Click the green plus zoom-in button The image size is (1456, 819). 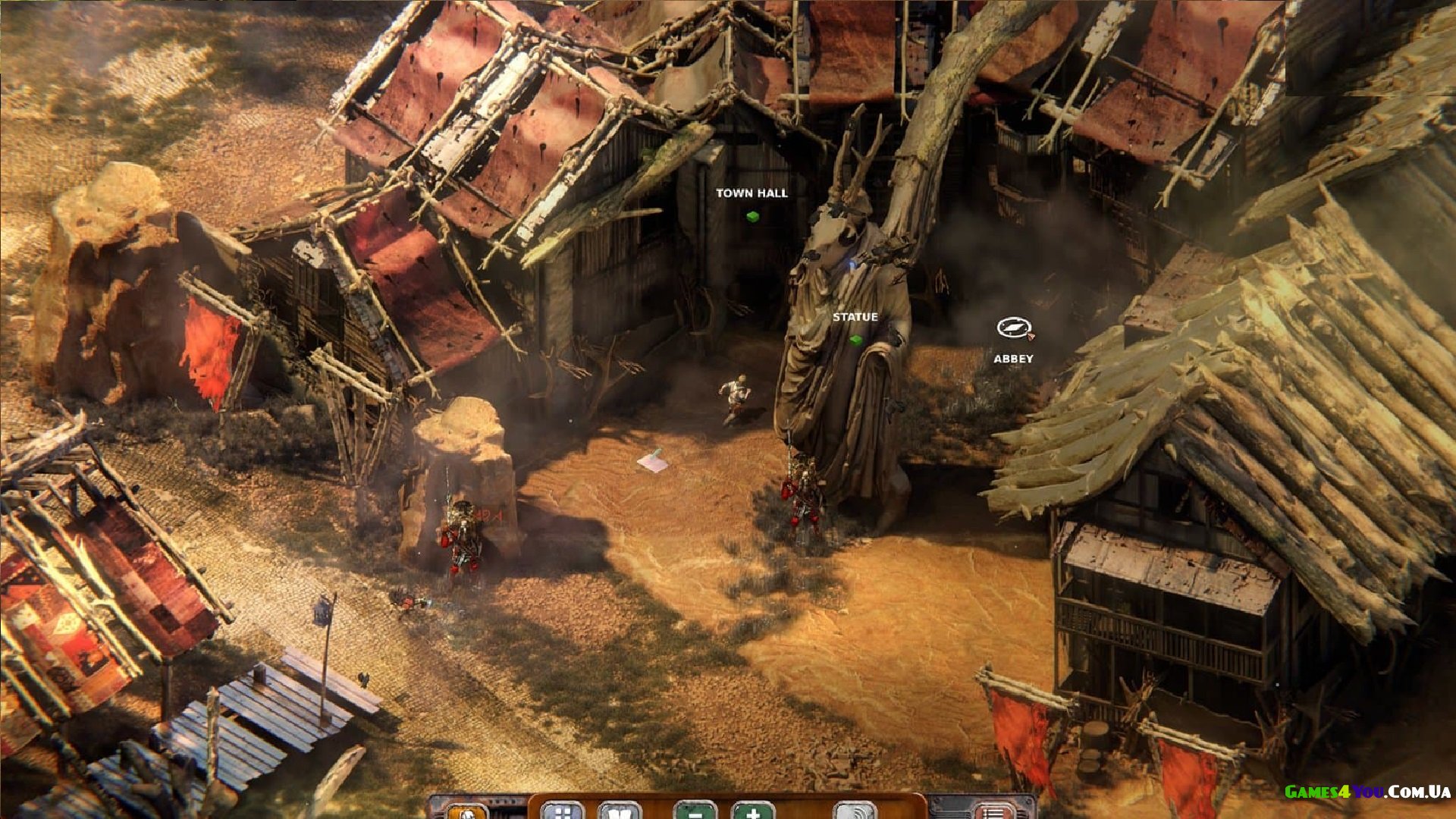753,811
